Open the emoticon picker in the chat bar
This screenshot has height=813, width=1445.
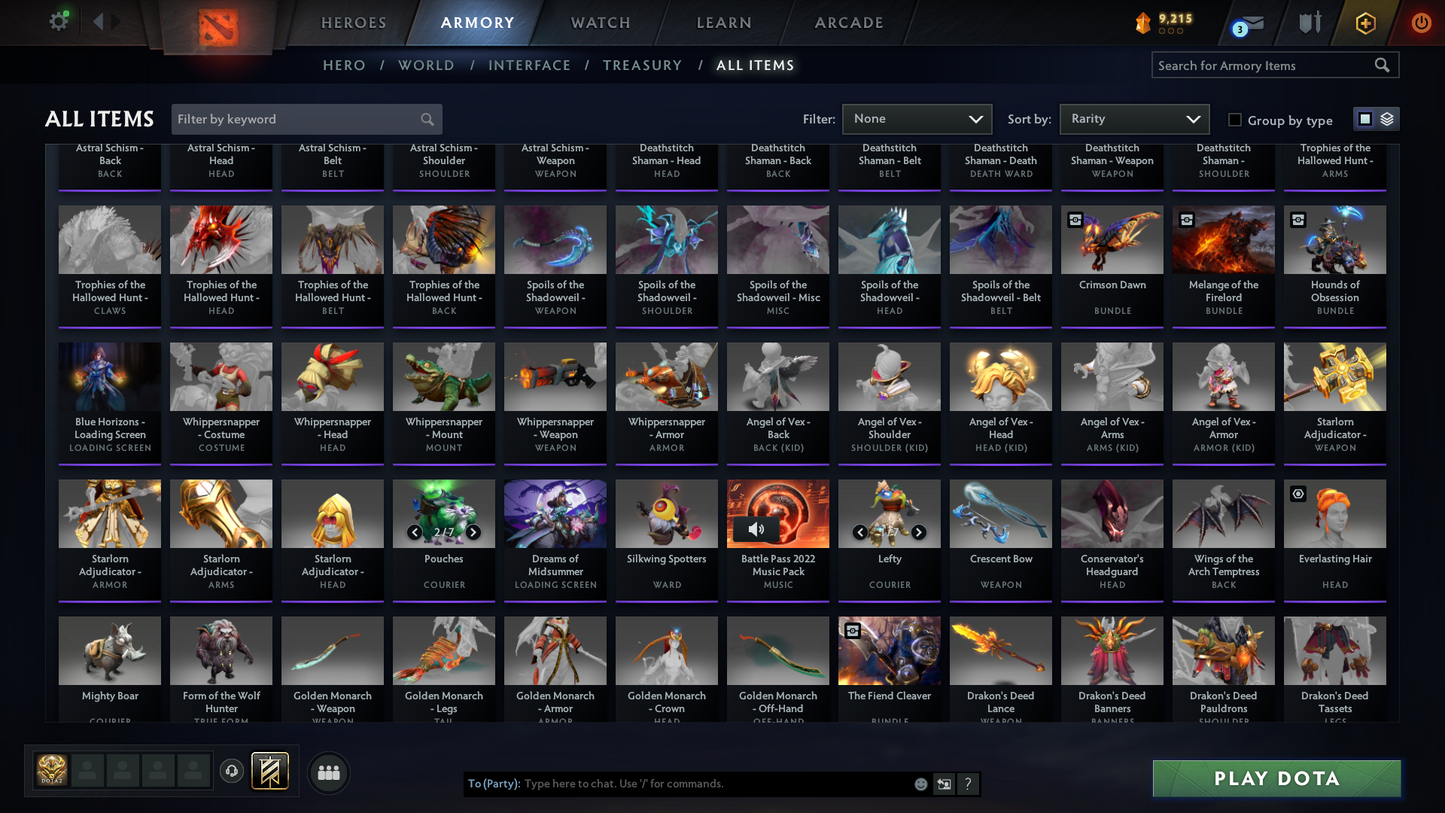[x=919, y=784]
